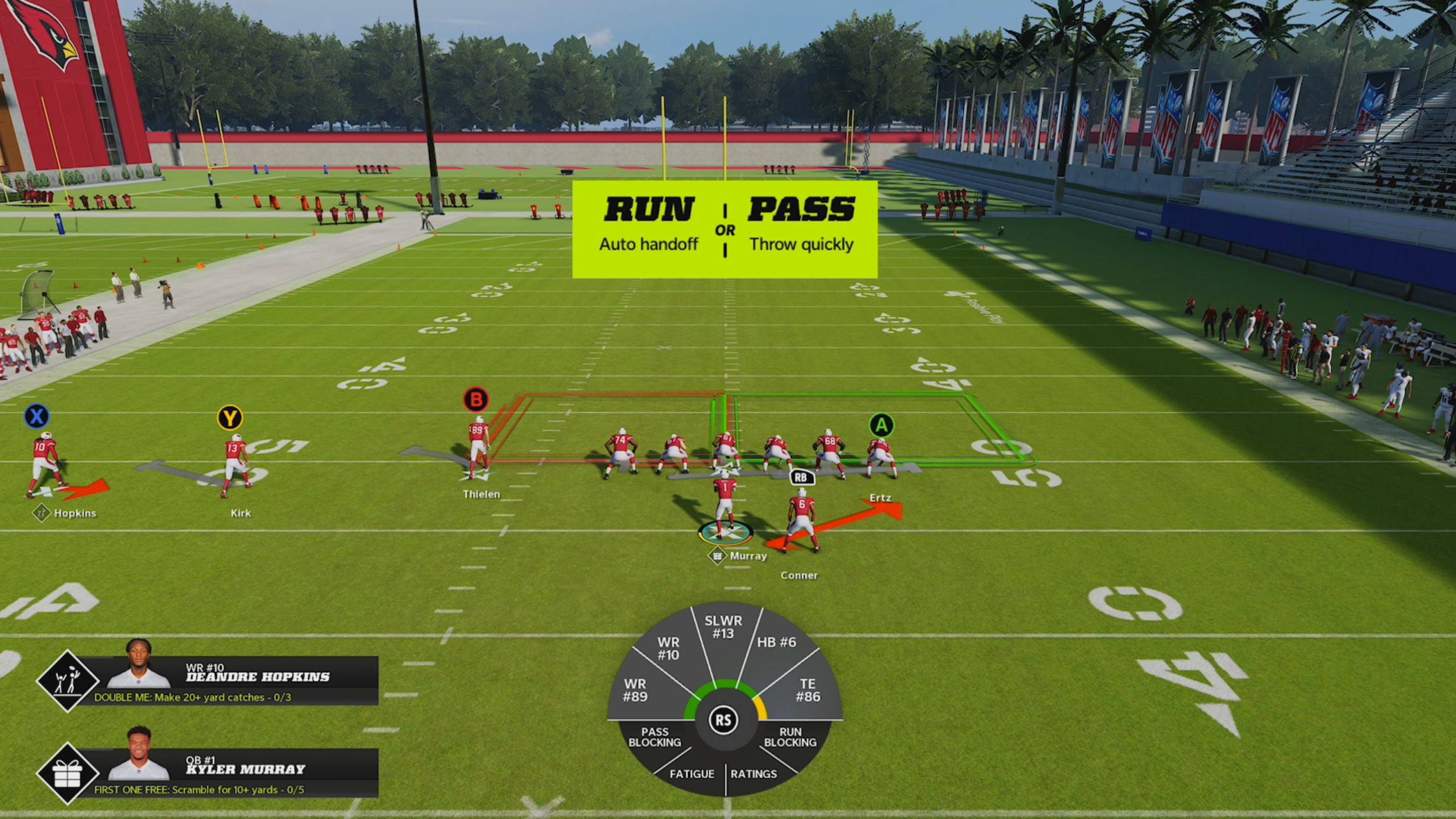Show Run Blocking assignments
This screenshot has width=1456, height=819.
point(790,737)
